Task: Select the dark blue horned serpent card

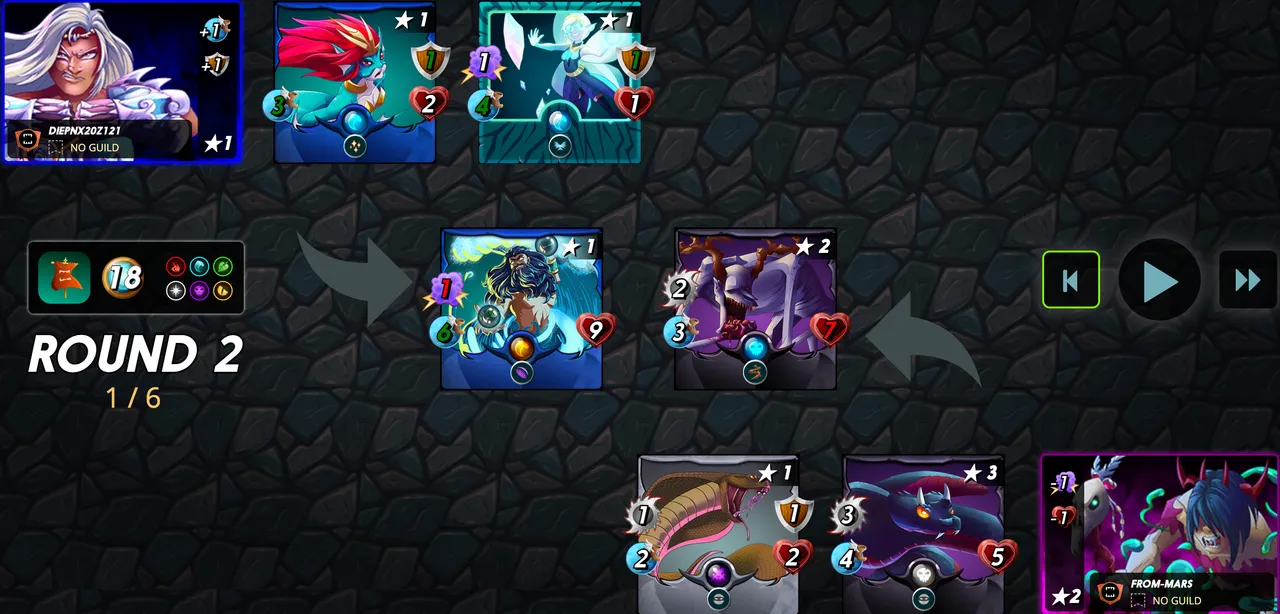Action: click(922, 534)
